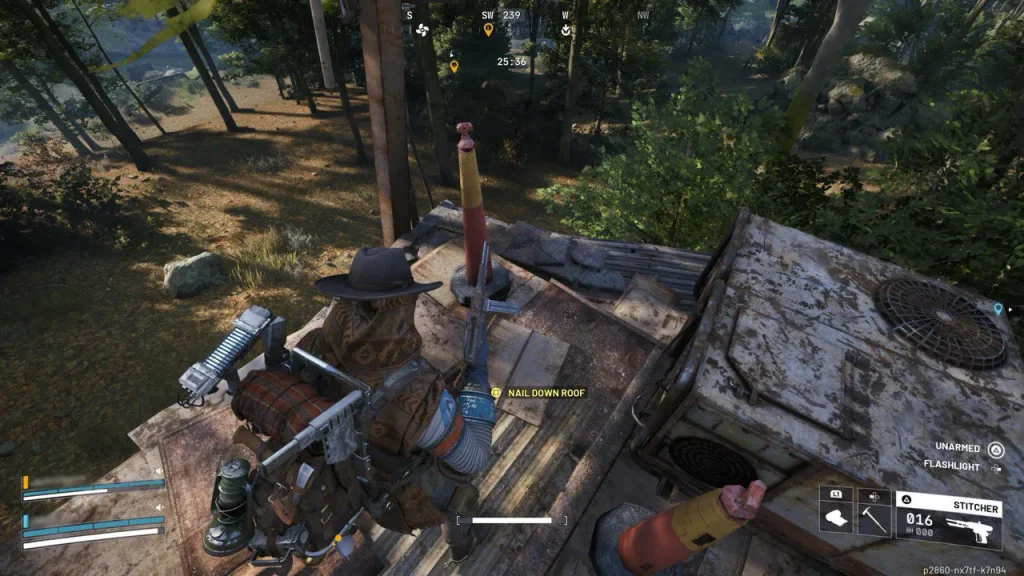Select the bandage item slot
Viewport: 1024px width, 576px height.
[836, 518]
